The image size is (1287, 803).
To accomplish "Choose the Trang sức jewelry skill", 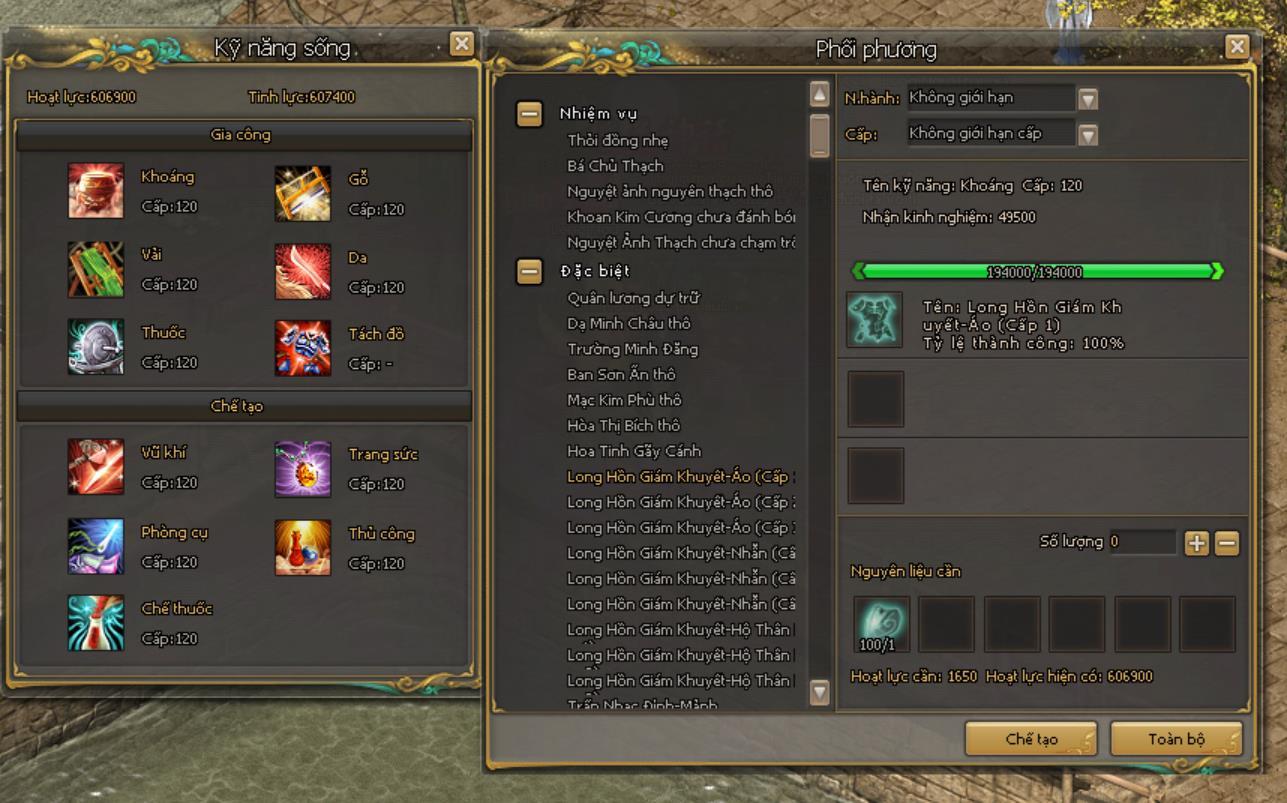I will [302, 469].
